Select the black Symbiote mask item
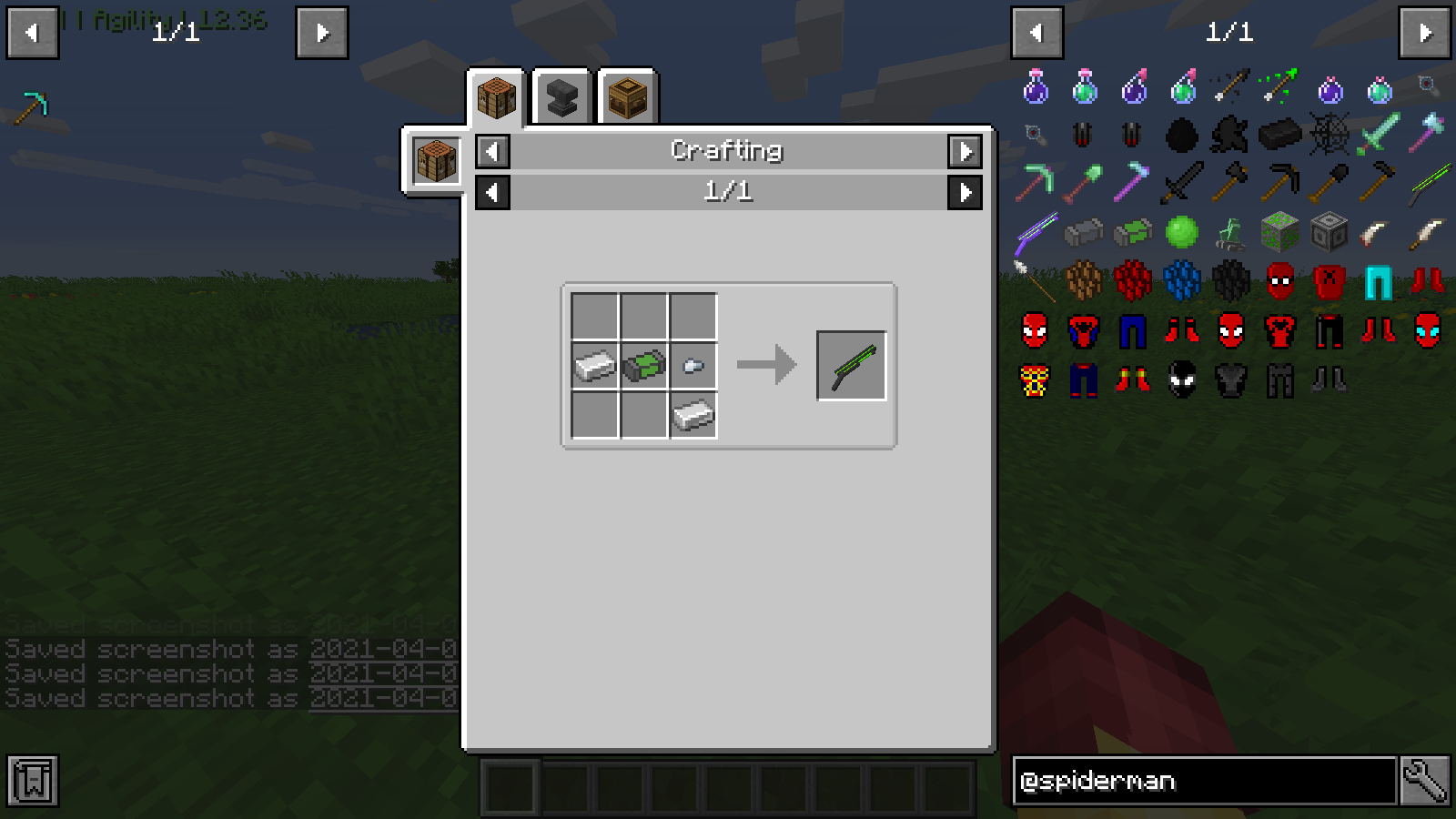 (x=1181, y=379)
